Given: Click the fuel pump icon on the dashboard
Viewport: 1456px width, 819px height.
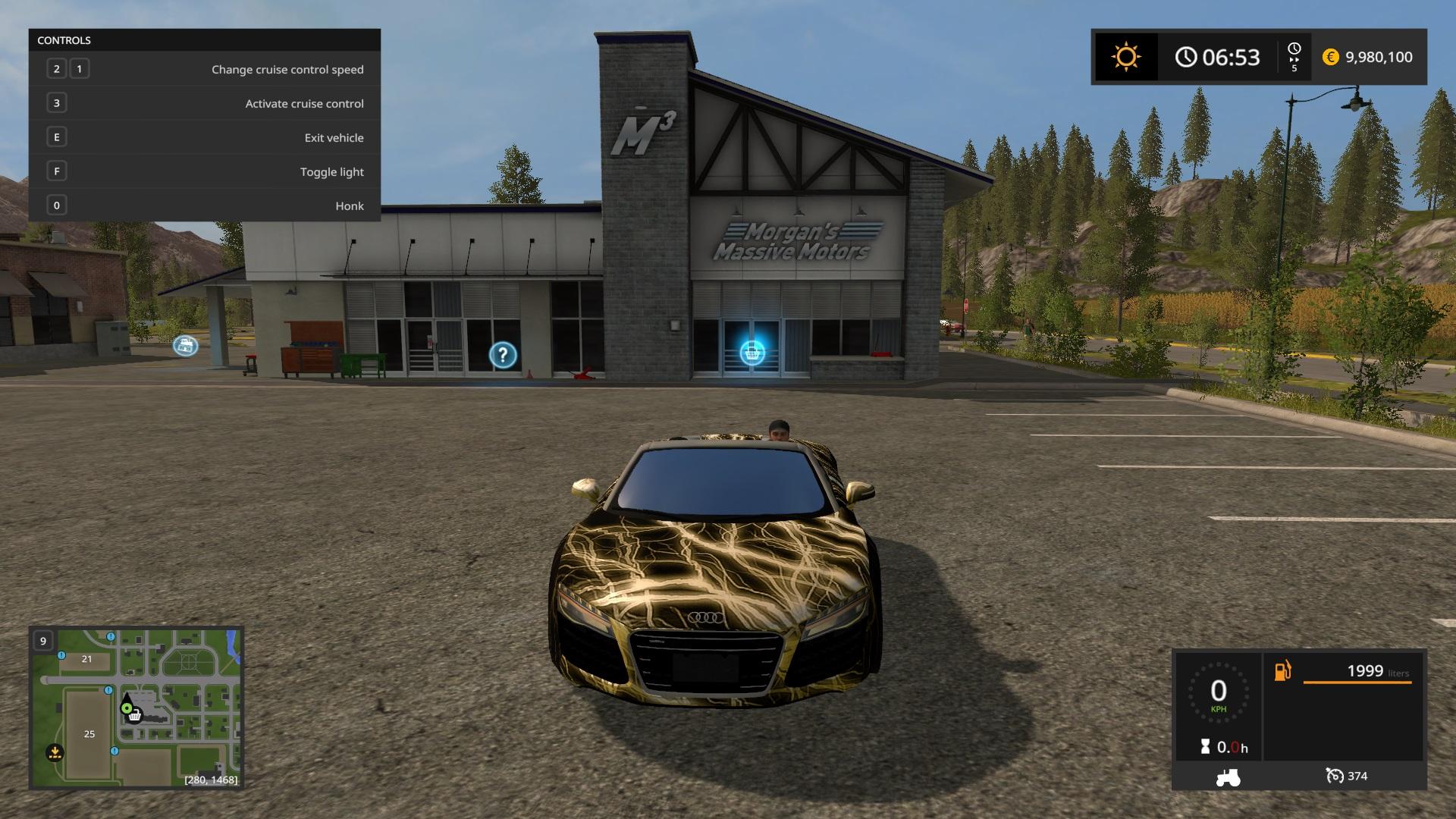Looking at the screenshot, I should pyautogui.click(x=1282, y=670).
